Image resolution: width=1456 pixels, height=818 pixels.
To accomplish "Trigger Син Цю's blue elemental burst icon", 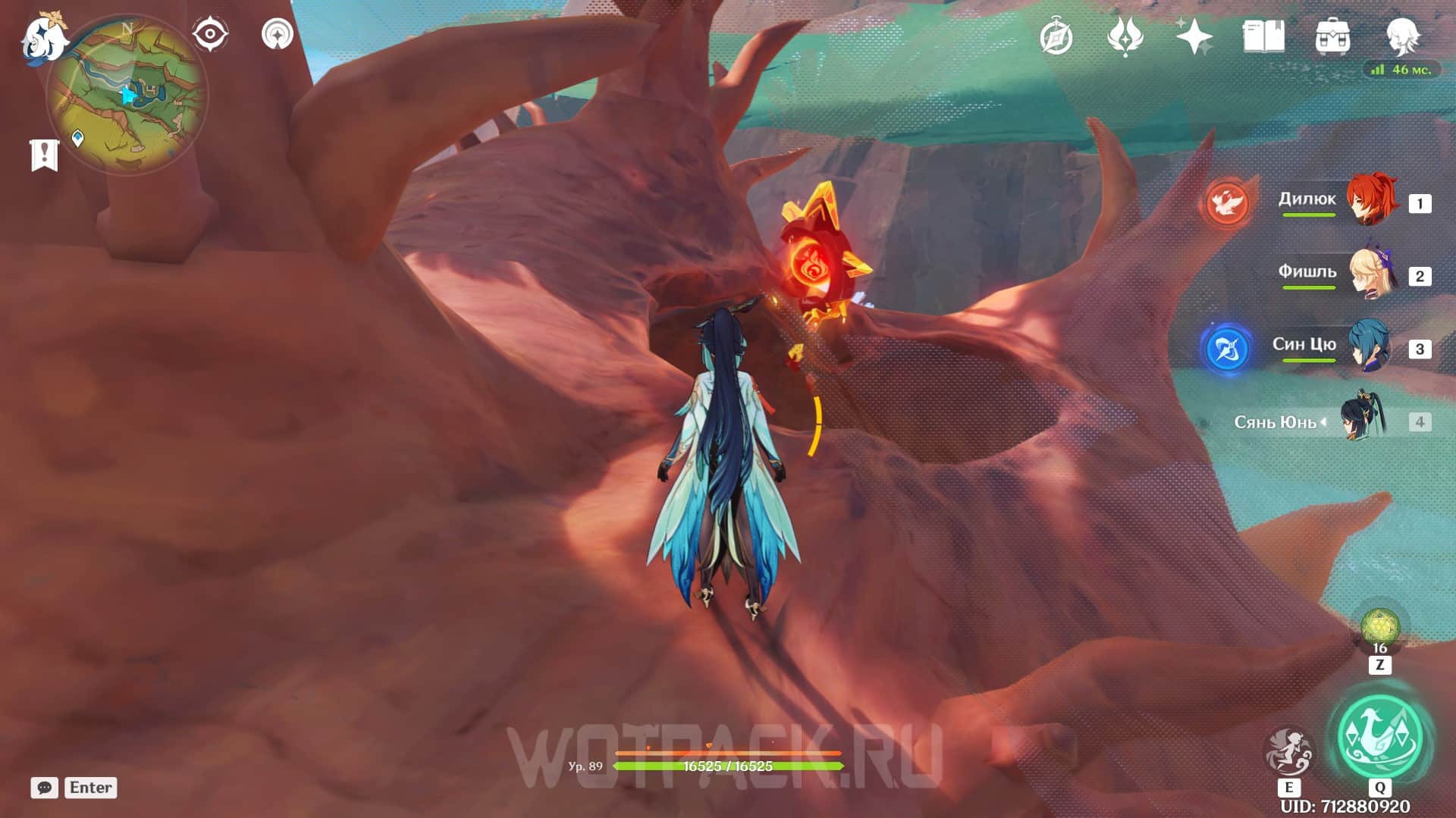I will point(1227,349).
